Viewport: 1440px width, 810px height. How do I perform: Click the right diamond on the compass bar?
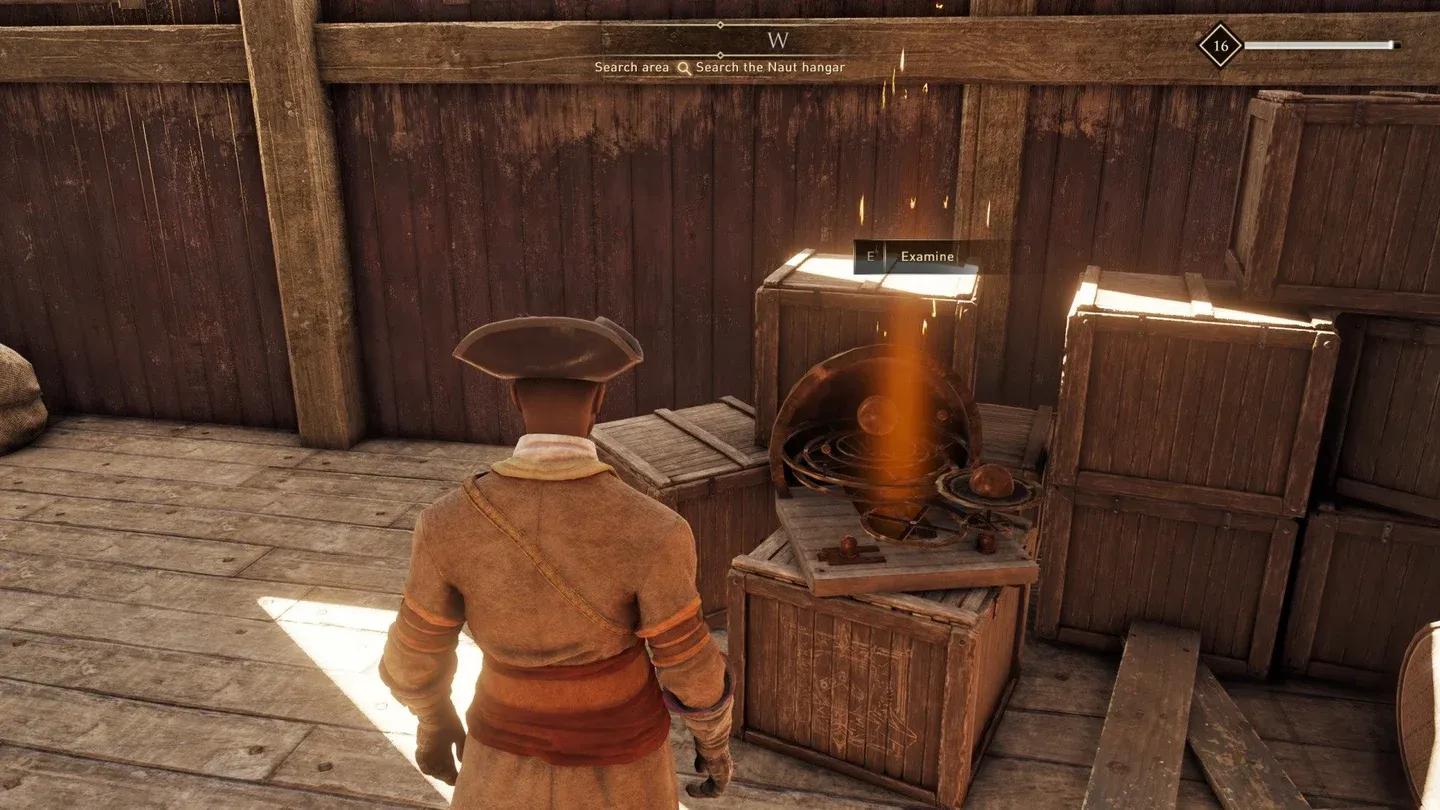click(x=720, y=54)
